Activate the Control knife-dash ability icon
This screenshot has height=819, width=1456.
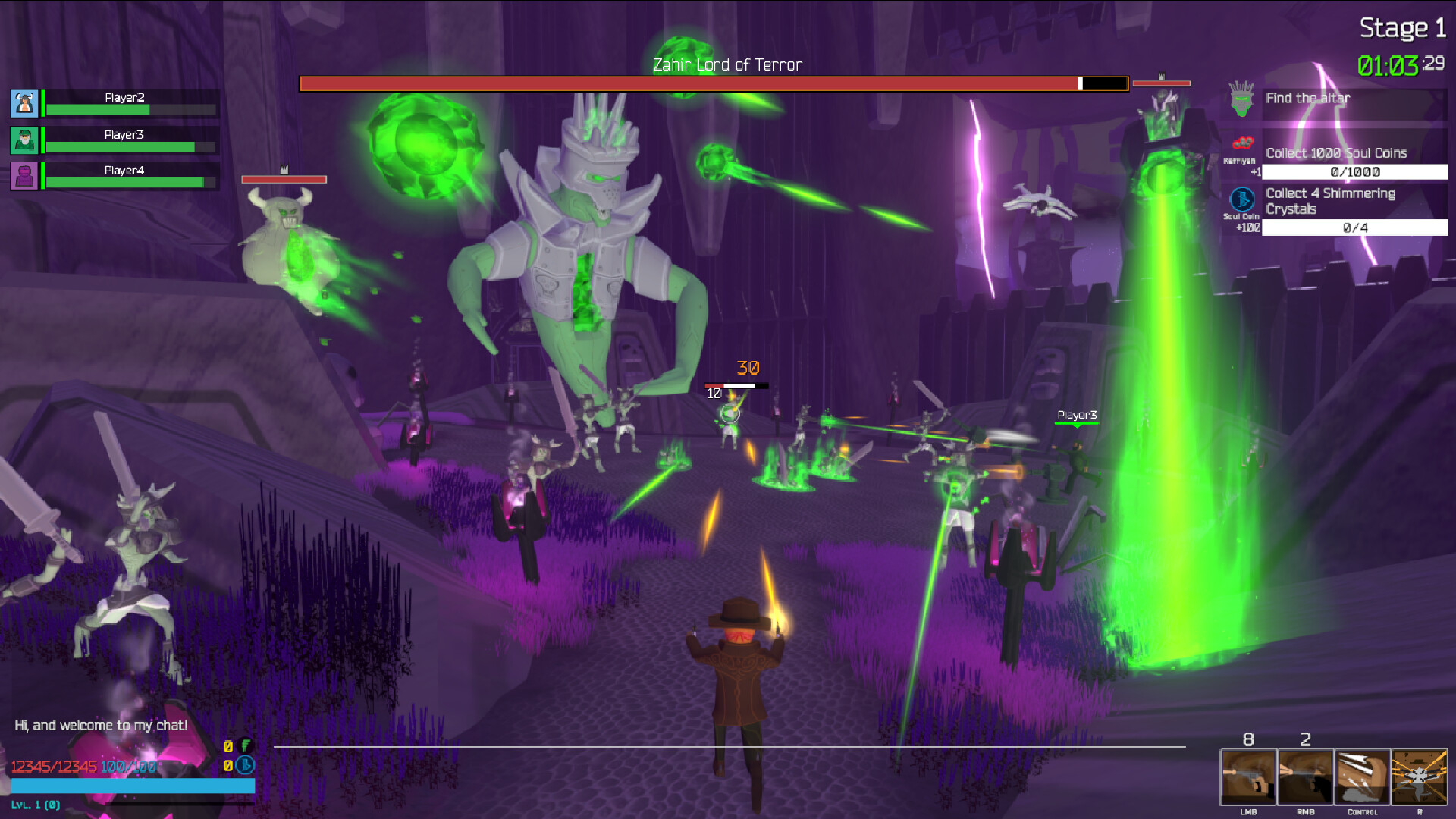[x=1363, y=777]
